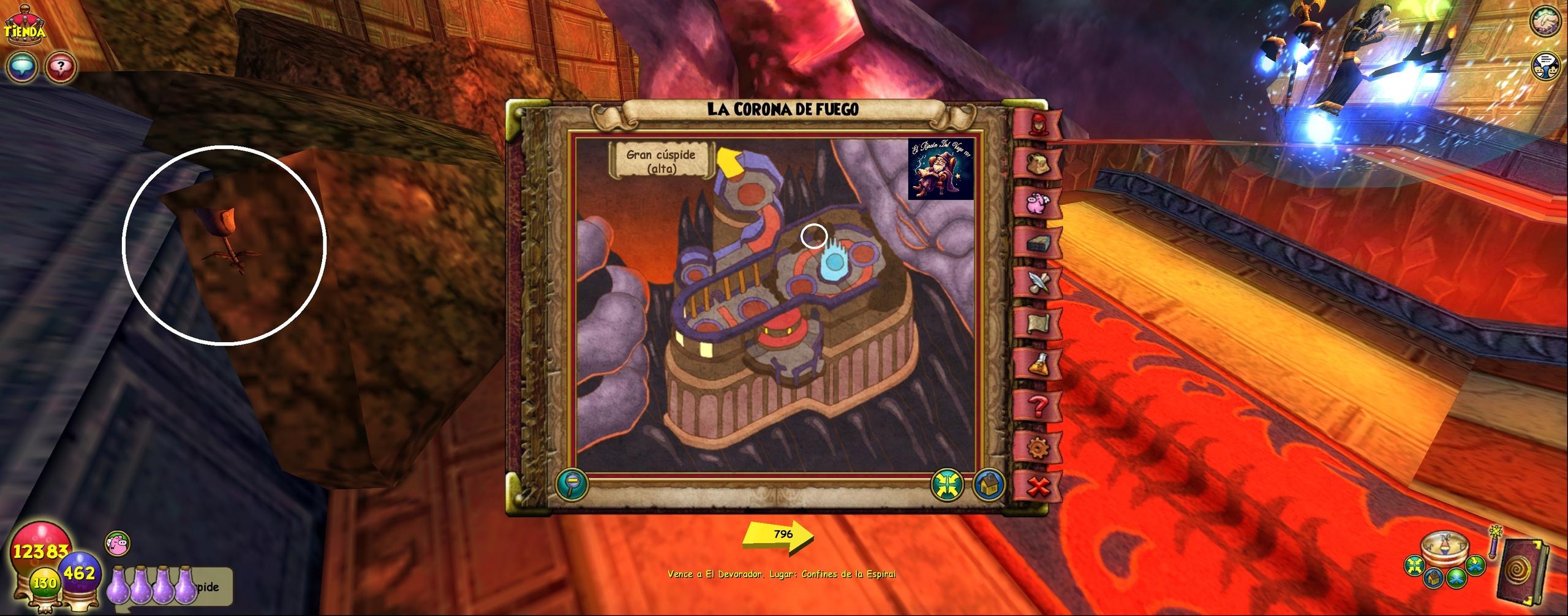
Task: Open the gear settings tab
Action: tap(1038, 447)
